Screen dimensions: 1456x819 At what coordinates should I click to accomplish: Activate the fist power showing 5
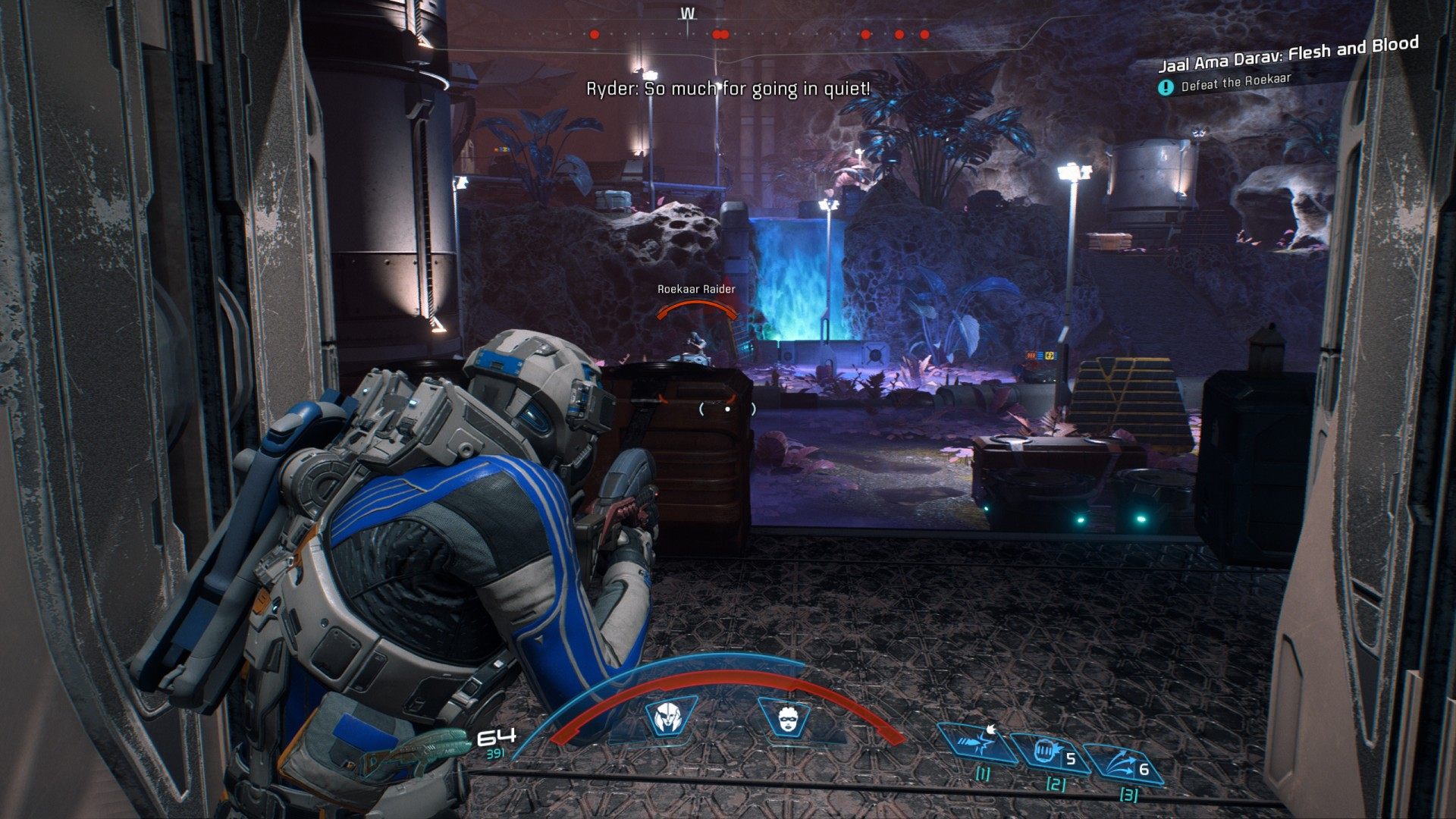coord(1050,753)
